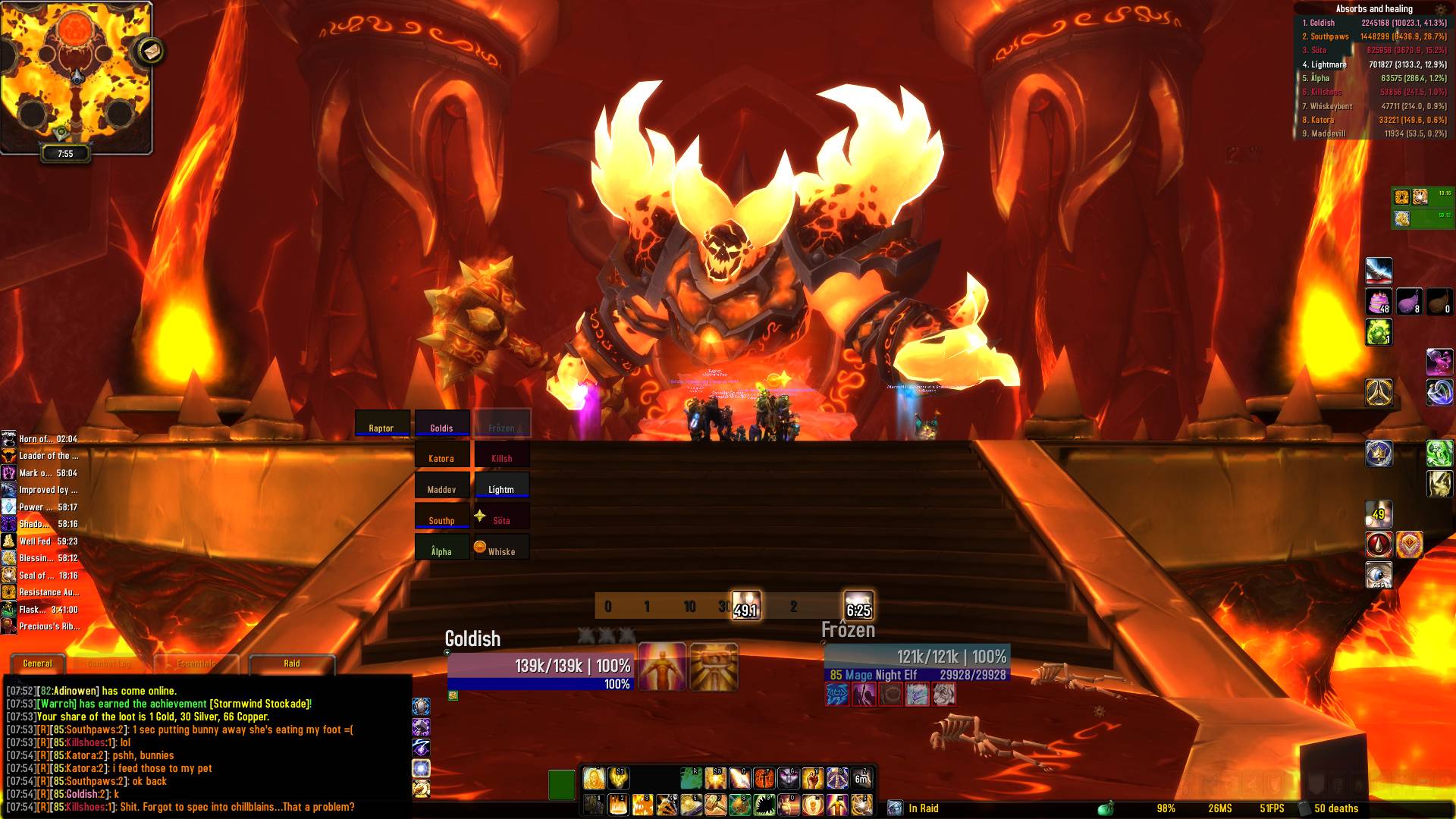The height and width of the screenshot is (819, 1456).
Task: Click the Well Fed buff entry
Action: pyautogui.click(x=42, y=541)
